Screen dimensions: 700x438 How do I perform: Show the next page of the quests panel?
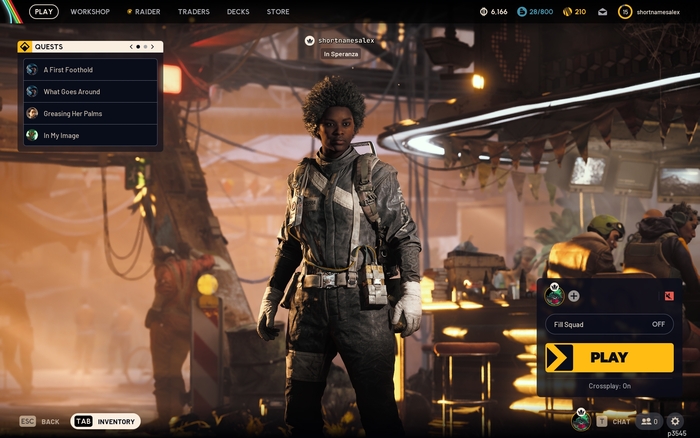point(154,47)
